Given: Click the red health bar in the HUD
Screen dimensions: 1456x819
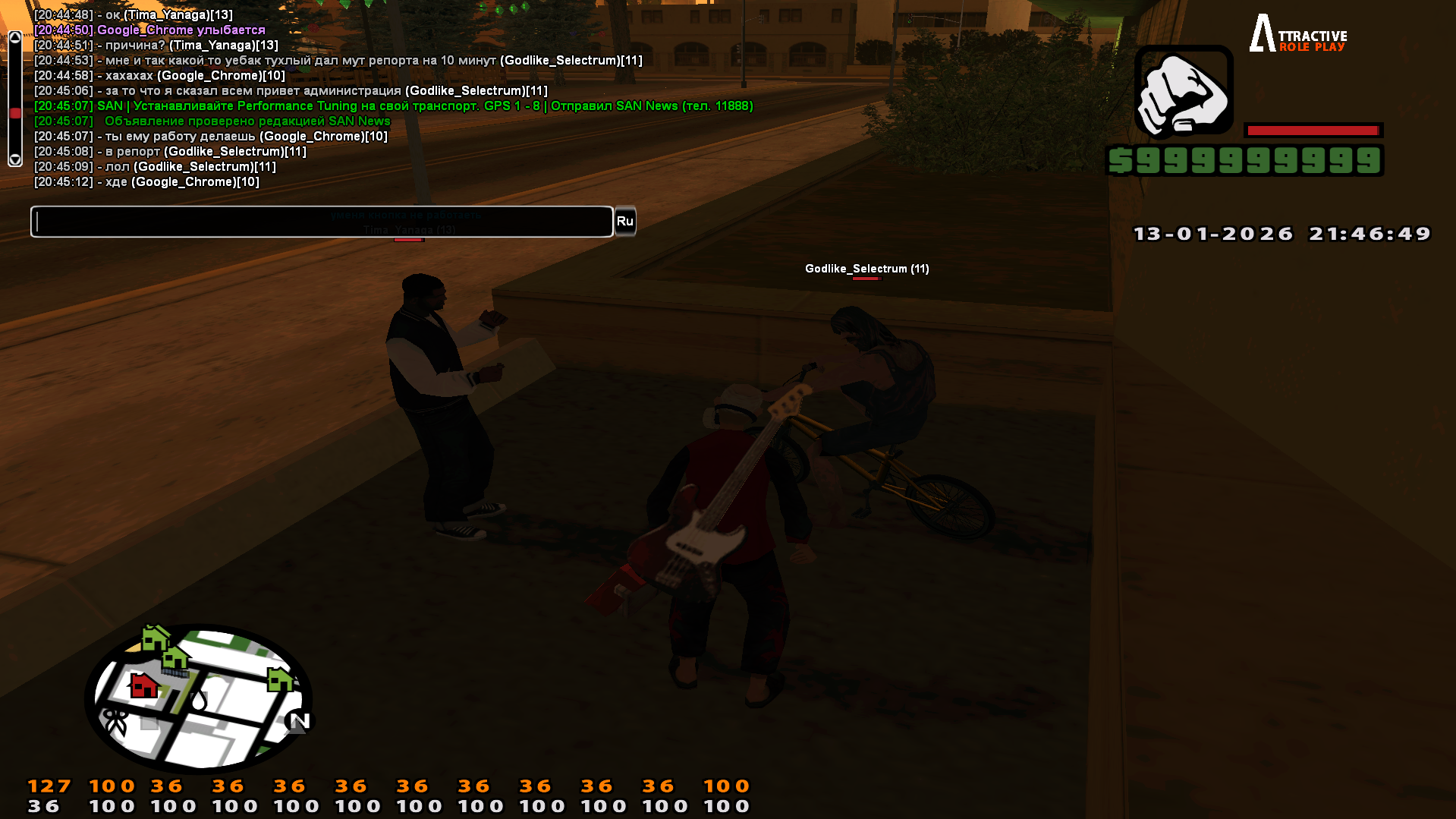Looking at the screenshot, I should pos(1314,128).
